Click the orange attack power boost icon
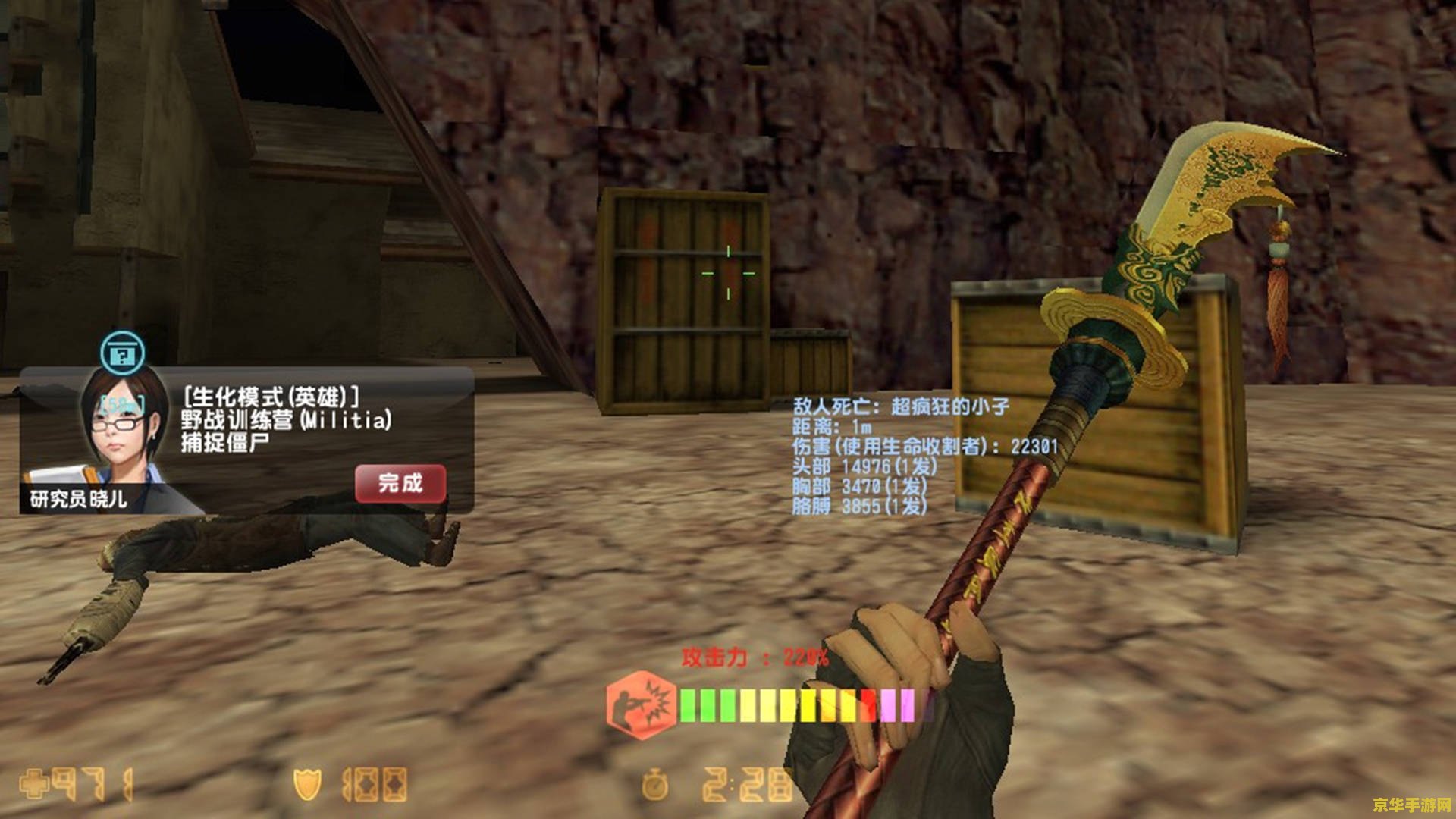1456x819 pixels. (642, 705)
